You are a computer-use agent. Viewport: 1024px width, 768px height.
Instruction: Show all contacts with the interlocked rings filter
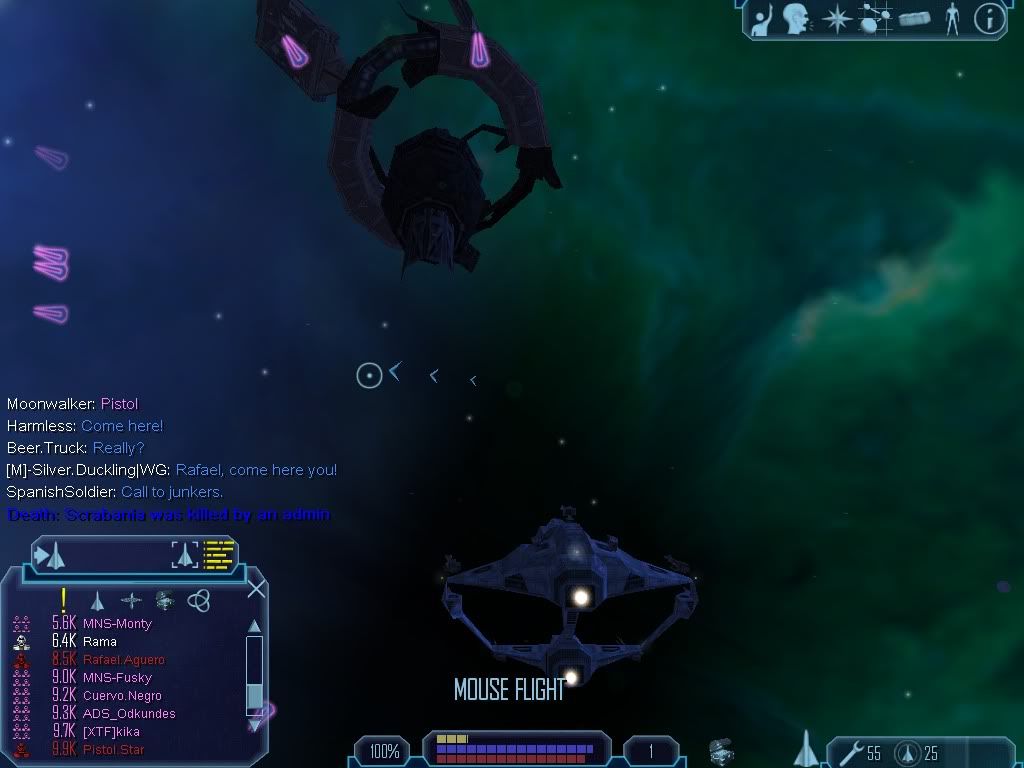pyautogui.click(x=199, y=601)
